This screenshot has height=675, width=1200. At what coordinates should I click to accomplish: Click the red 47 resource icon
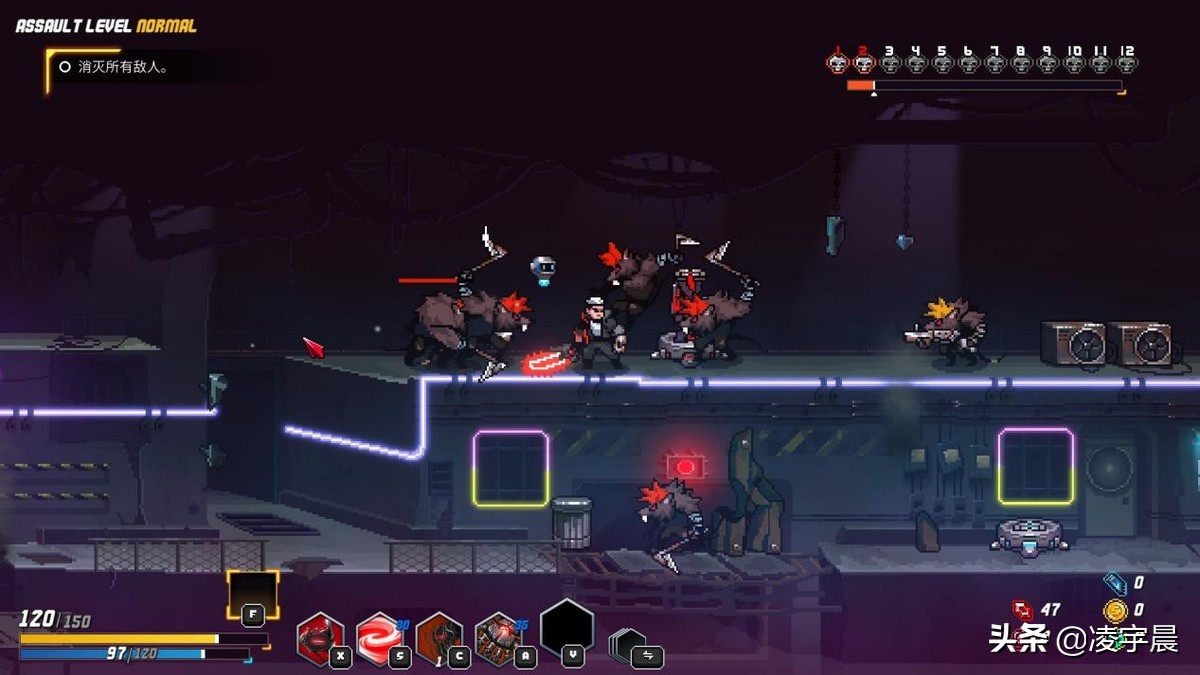click(x=1023, y=609)
